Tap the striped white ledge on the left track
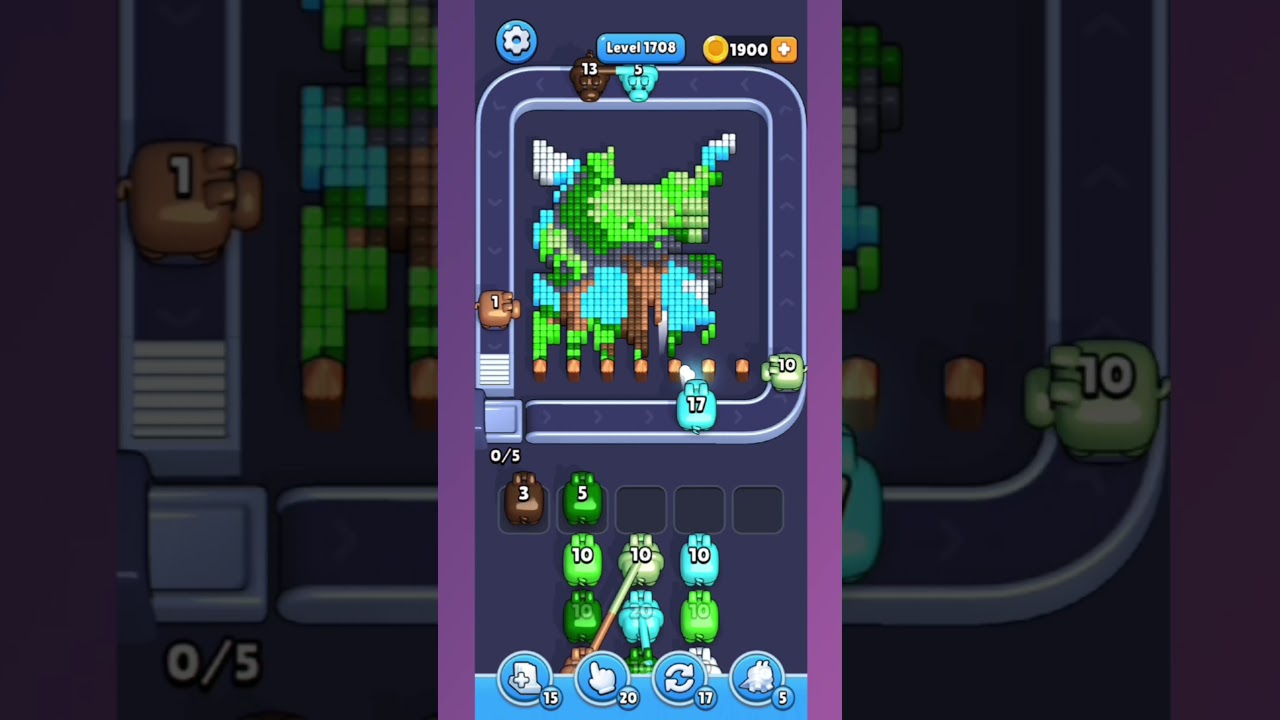This screenshot has width=1280, height=720. 494,371
